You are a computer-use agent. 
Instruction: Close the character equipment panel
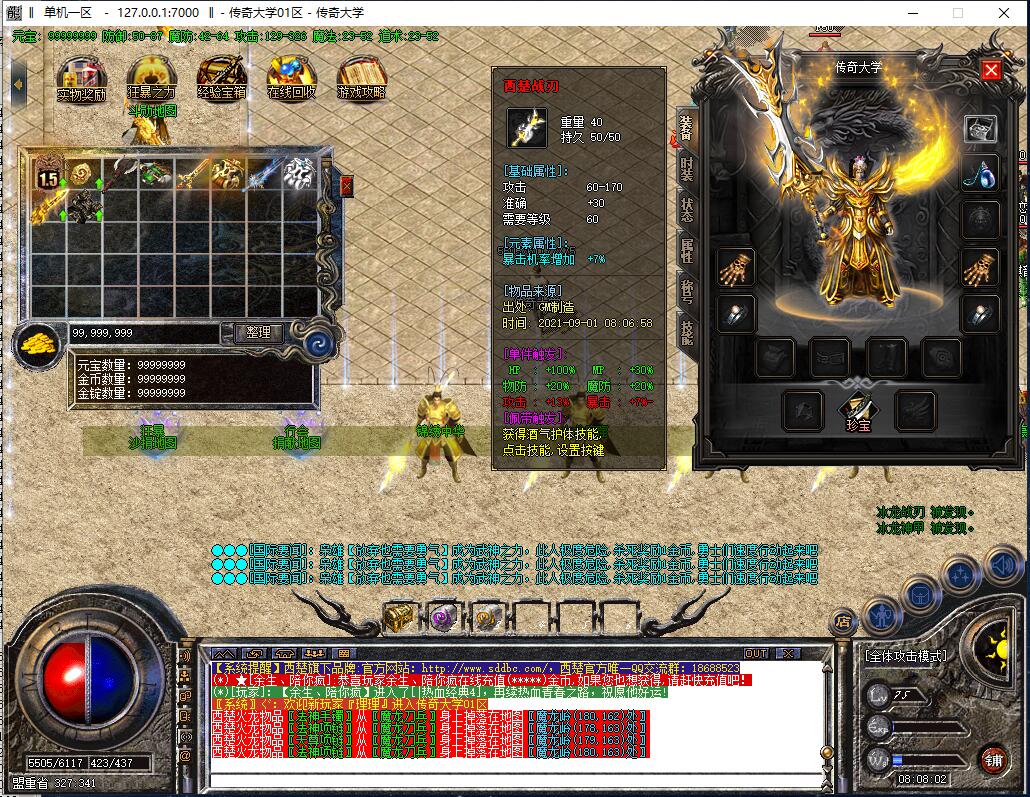click(x=991, y=69)
